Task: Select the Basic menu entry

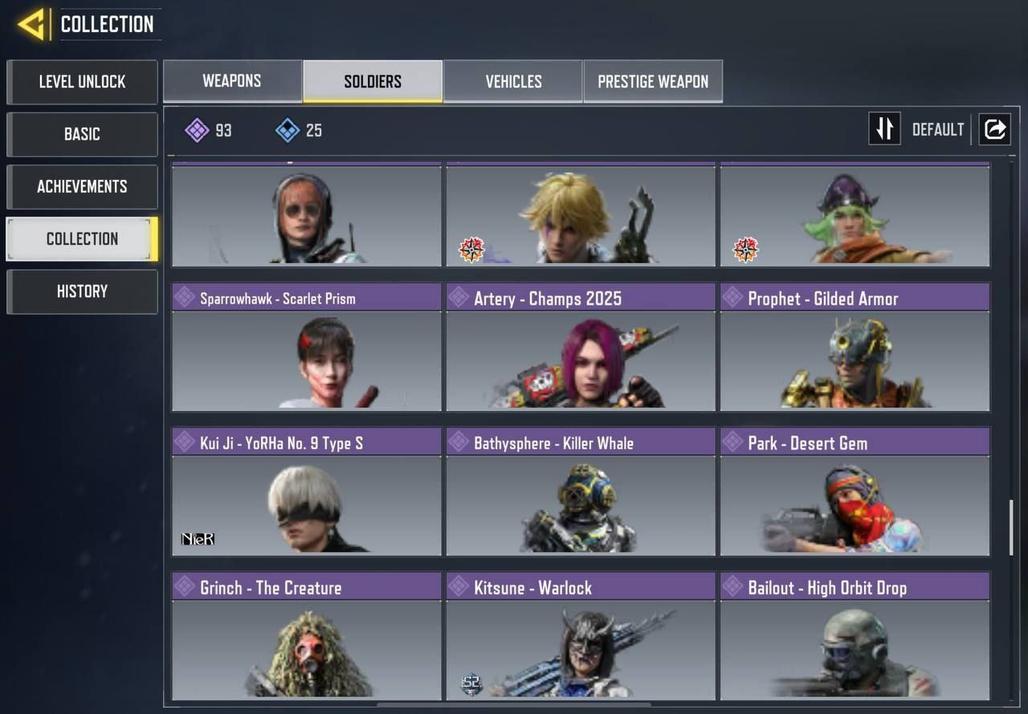Action: [82, 134]
